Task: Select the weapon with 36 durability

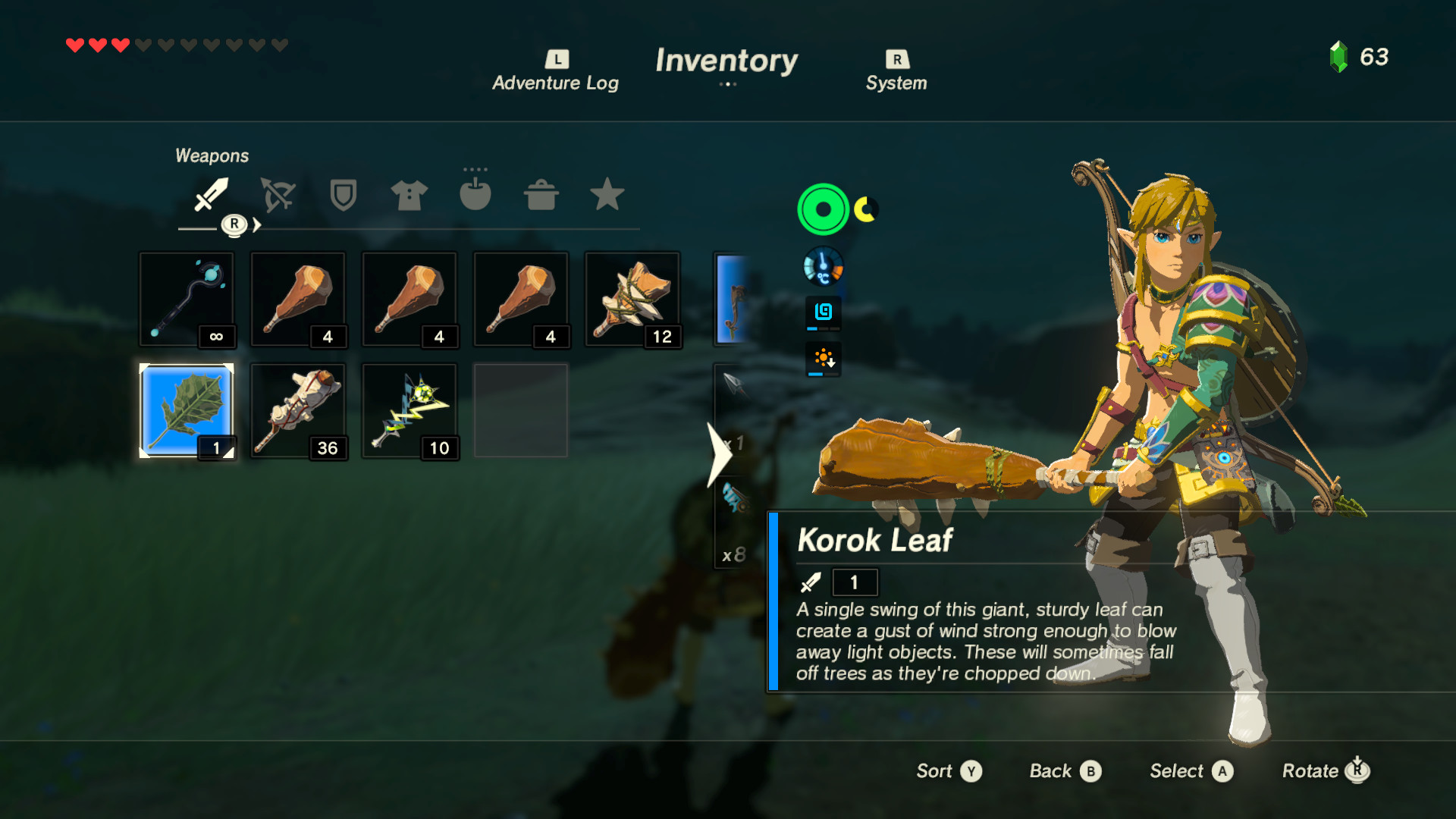Action: (298, 409)
